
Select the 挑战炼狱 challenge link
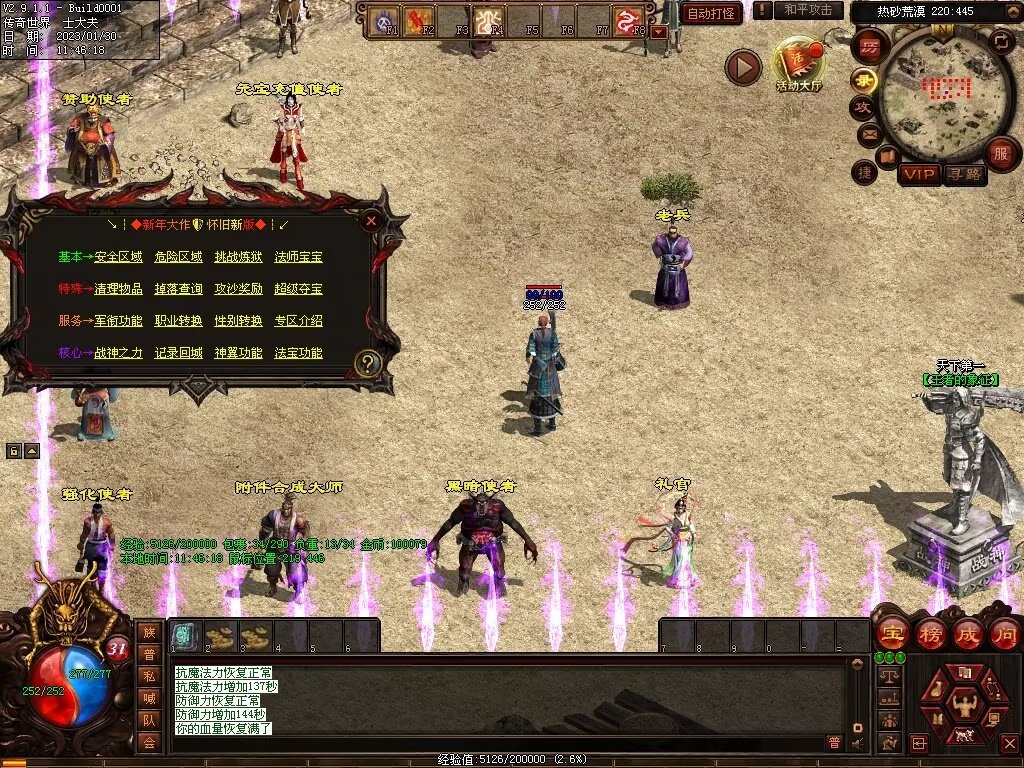[x=238, y=257]
